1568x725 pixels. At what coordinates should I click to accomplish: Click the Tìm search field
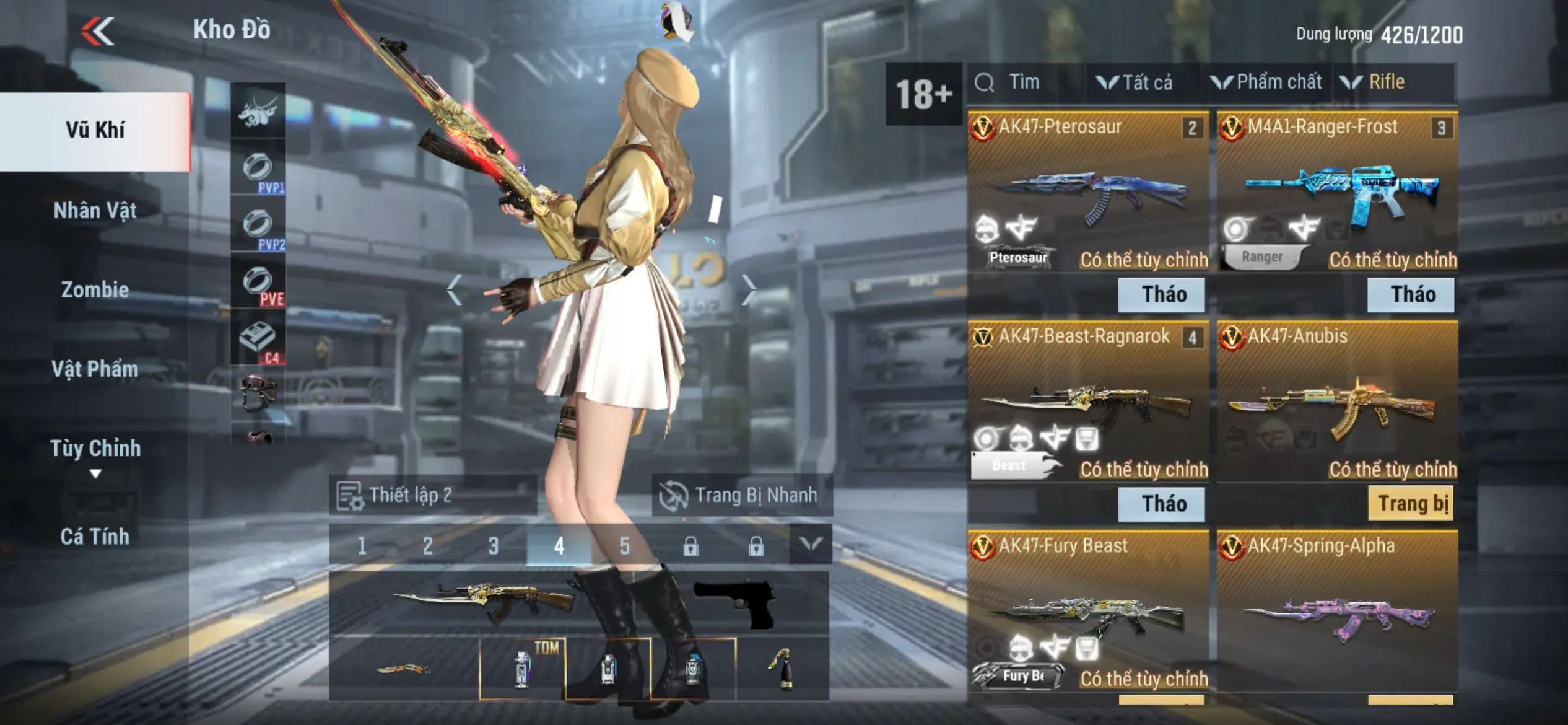(1025, 82)
